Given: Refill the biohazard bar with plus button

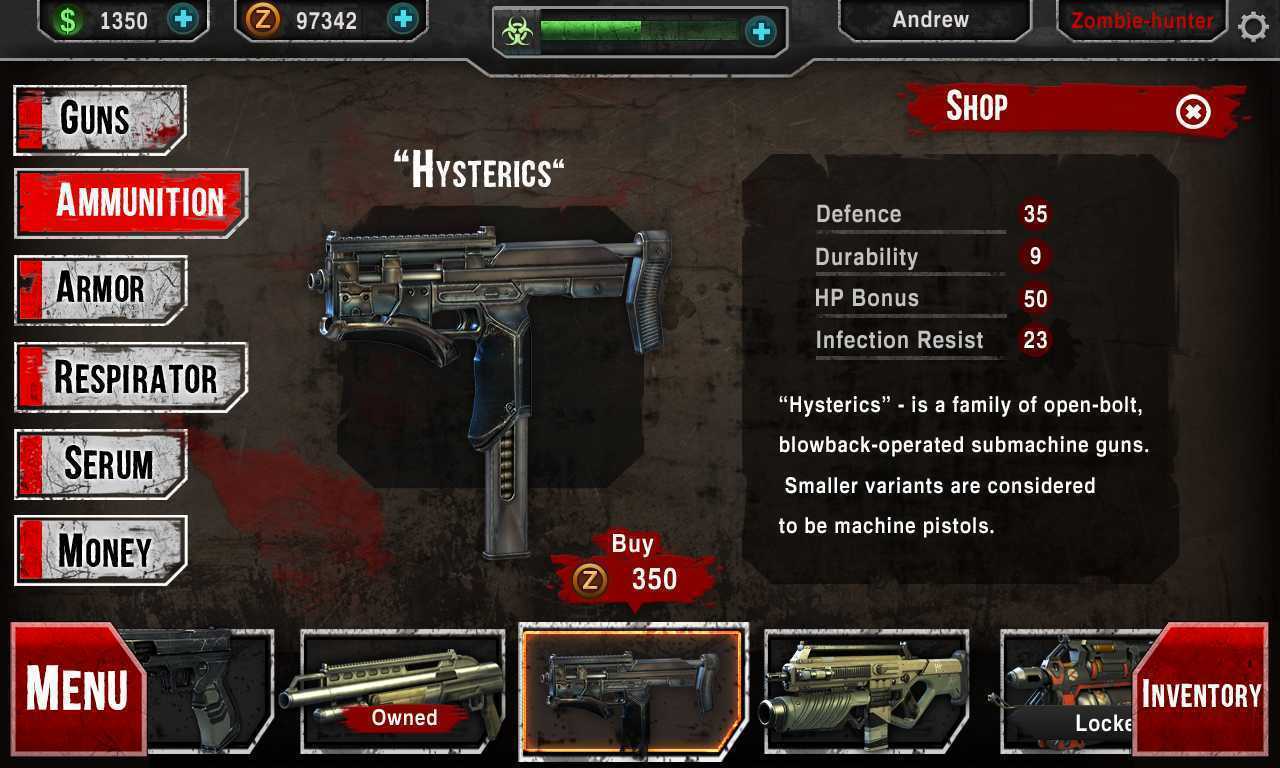Looking at the screenshot, I should 761,31.
